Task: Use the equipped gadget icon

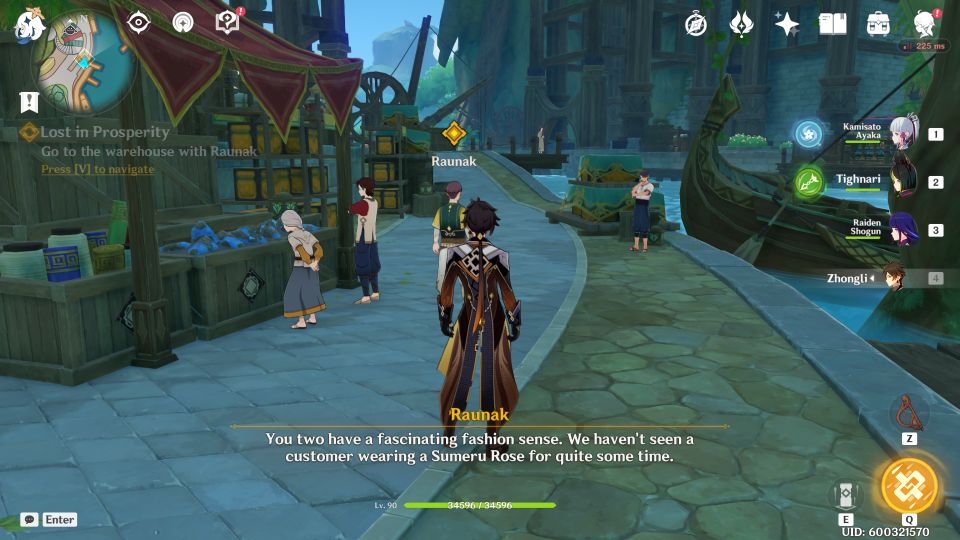Action: pos(909,411)
